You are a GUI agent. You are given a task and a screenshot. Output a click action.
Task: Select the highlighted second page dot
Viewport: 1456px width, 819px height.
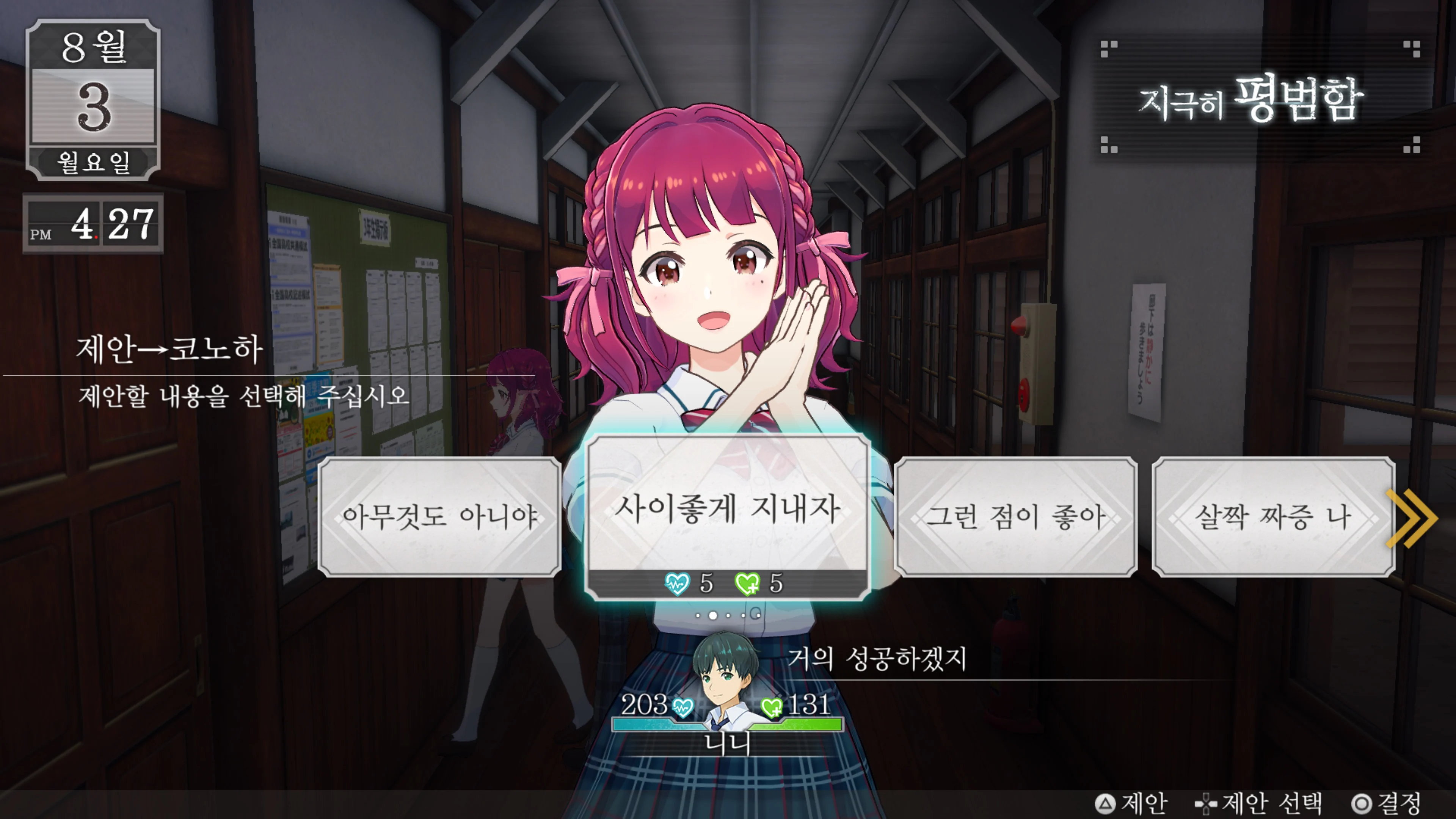(x=713, y=616)
